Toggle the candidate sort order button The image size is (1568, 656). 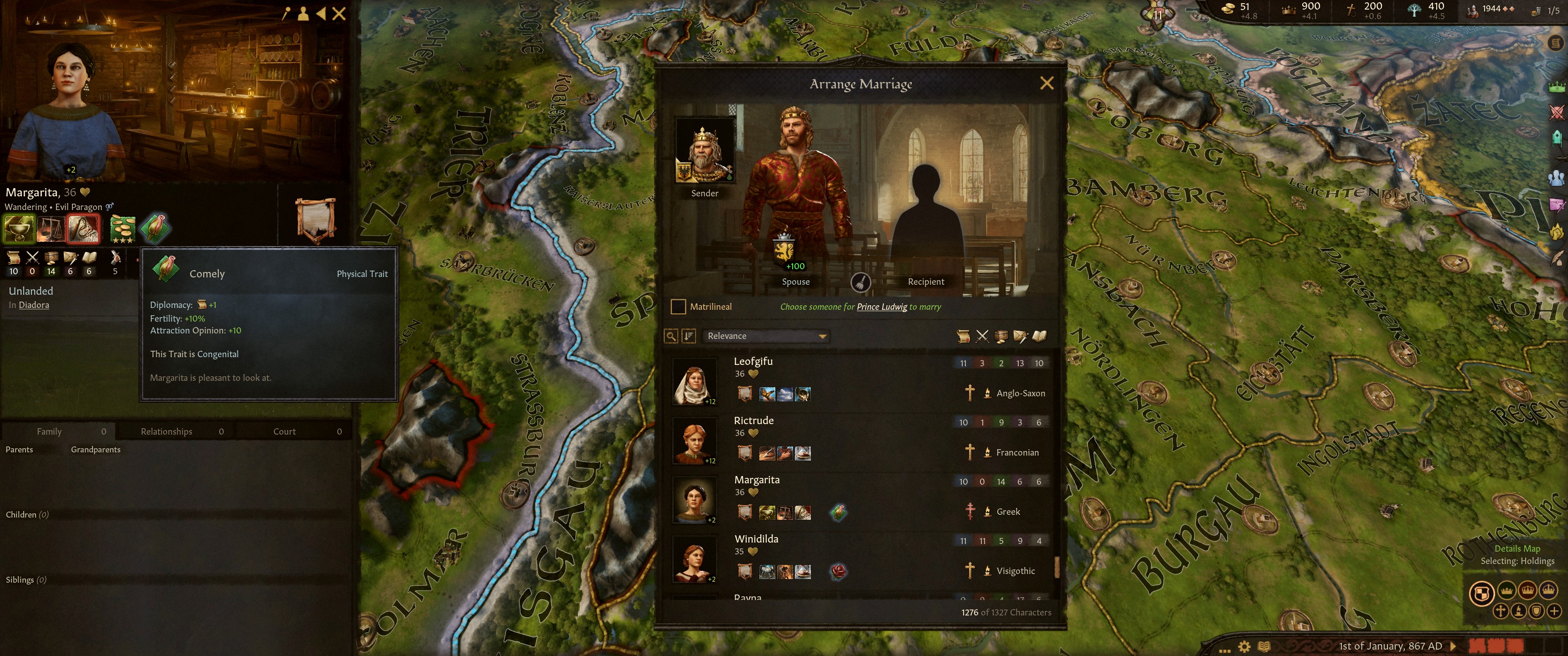688,336
